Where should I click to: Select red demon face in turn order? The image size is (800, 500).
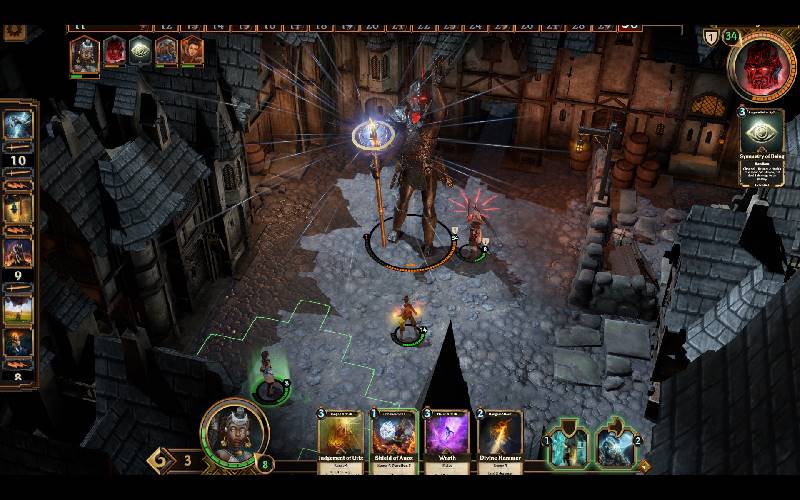tap(115, 51)
